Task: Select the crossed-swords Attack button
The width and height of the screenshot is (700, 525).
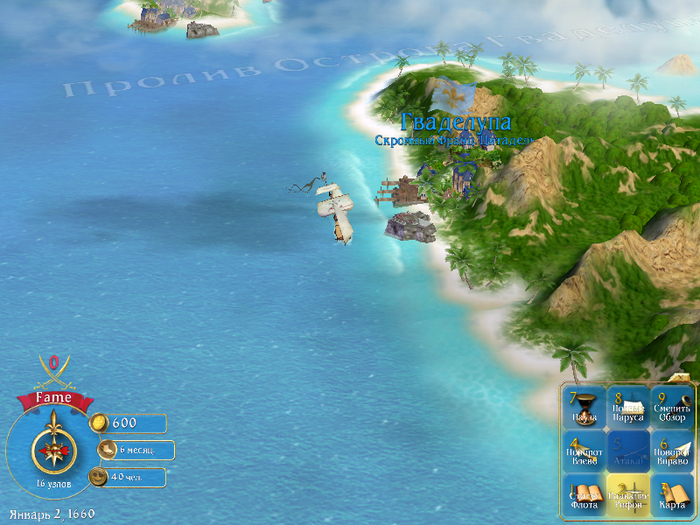Action: pos(629,452)
